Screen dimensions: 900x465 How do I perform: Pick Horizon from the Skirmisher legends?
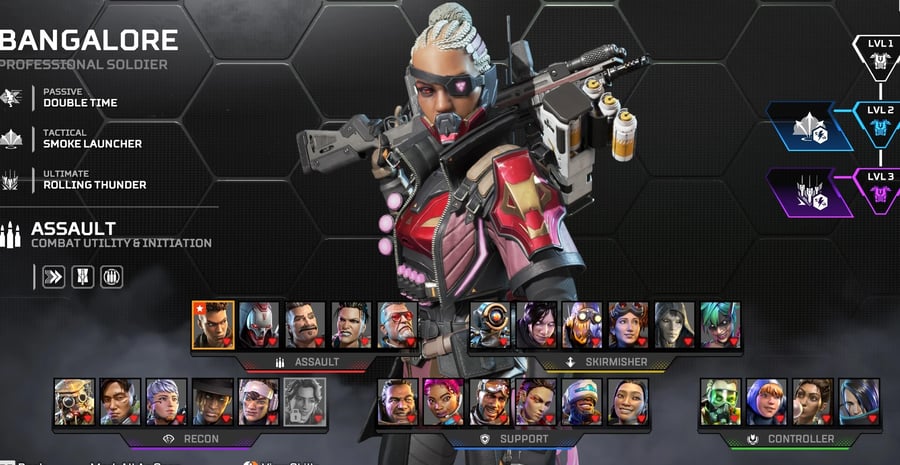628,325
